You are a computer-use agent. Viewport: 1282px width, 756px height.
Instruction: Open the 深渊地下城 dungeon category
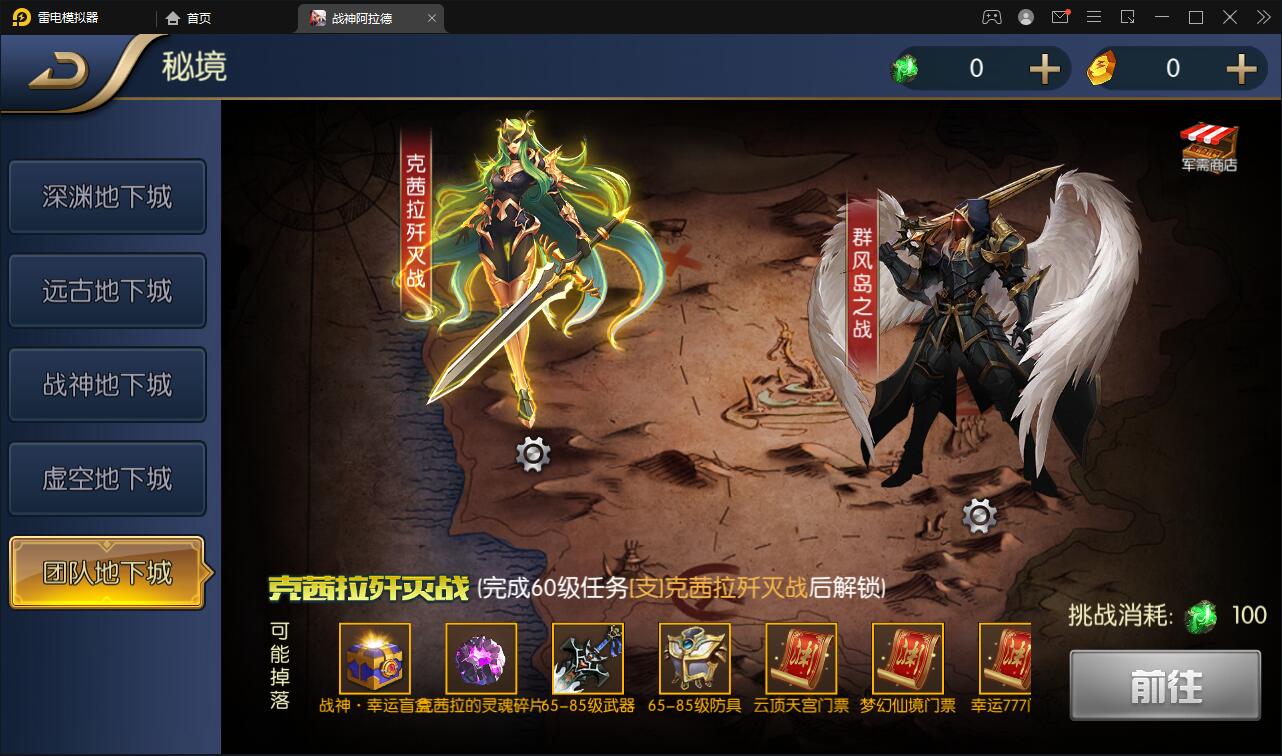coord(107,197)
